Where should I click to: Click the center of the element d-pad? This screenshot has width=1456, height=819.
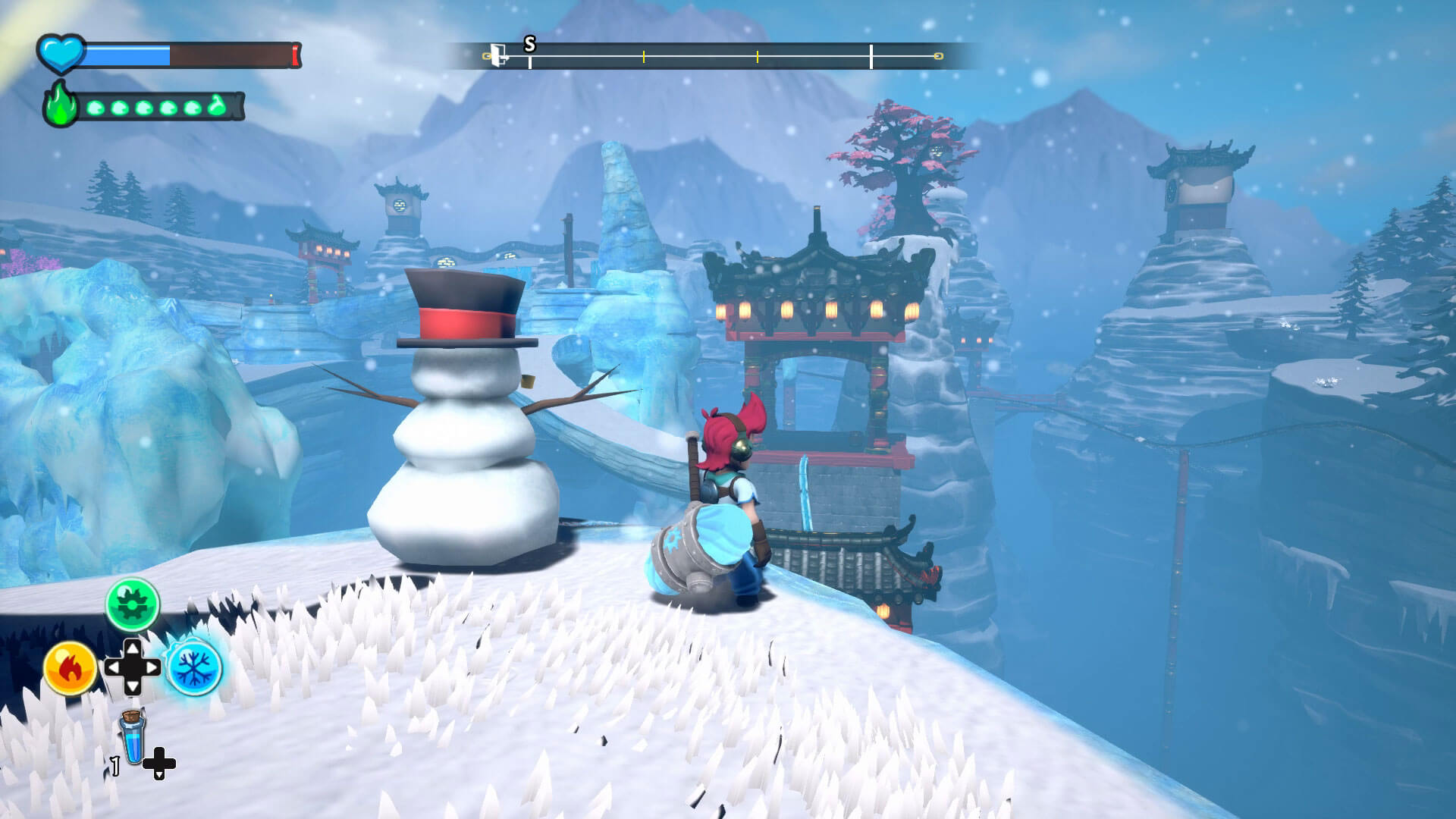tap(133, 667)
